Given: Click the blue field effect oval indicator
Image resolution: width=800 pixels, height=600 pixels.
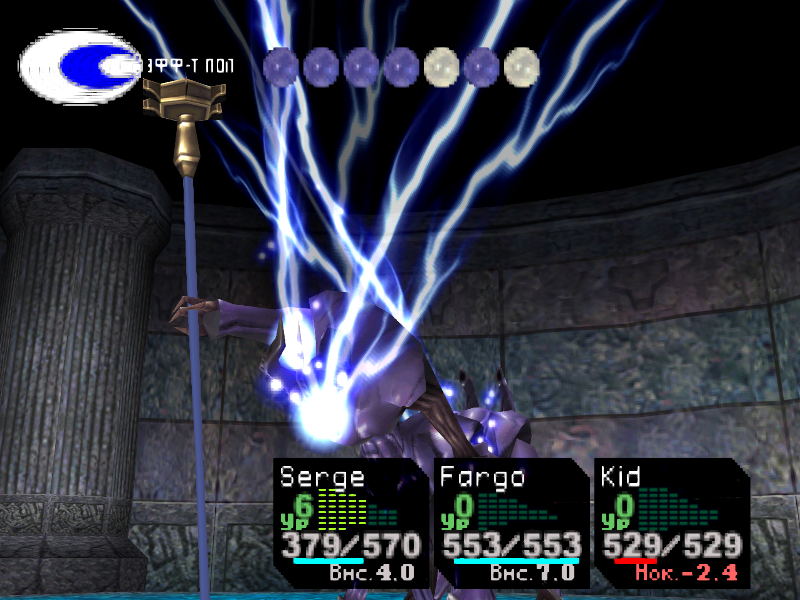Looking at the screenshot, I should [81, 66].
